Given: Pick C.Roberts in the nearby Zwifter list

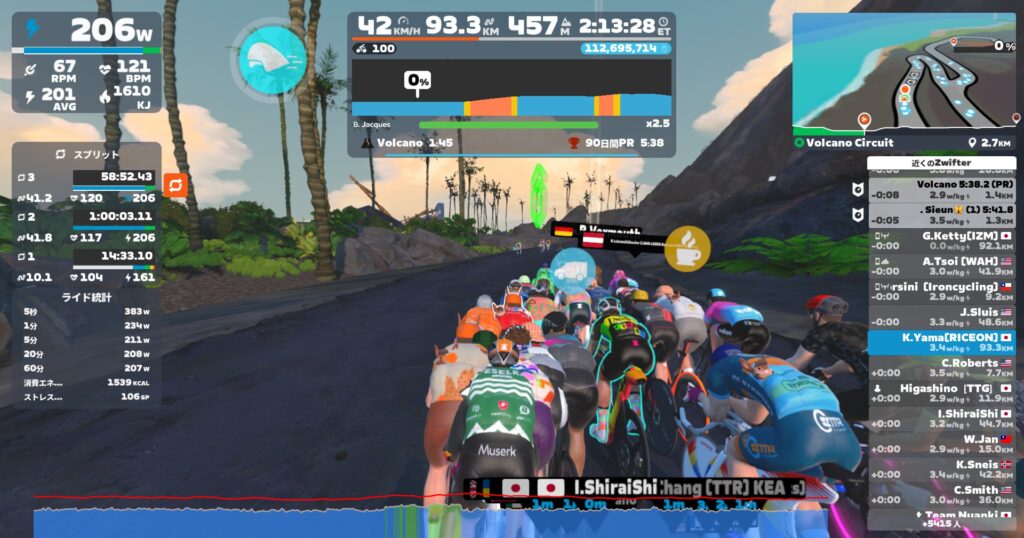Looking at the screenshot, I should click(x=940, y=367).
